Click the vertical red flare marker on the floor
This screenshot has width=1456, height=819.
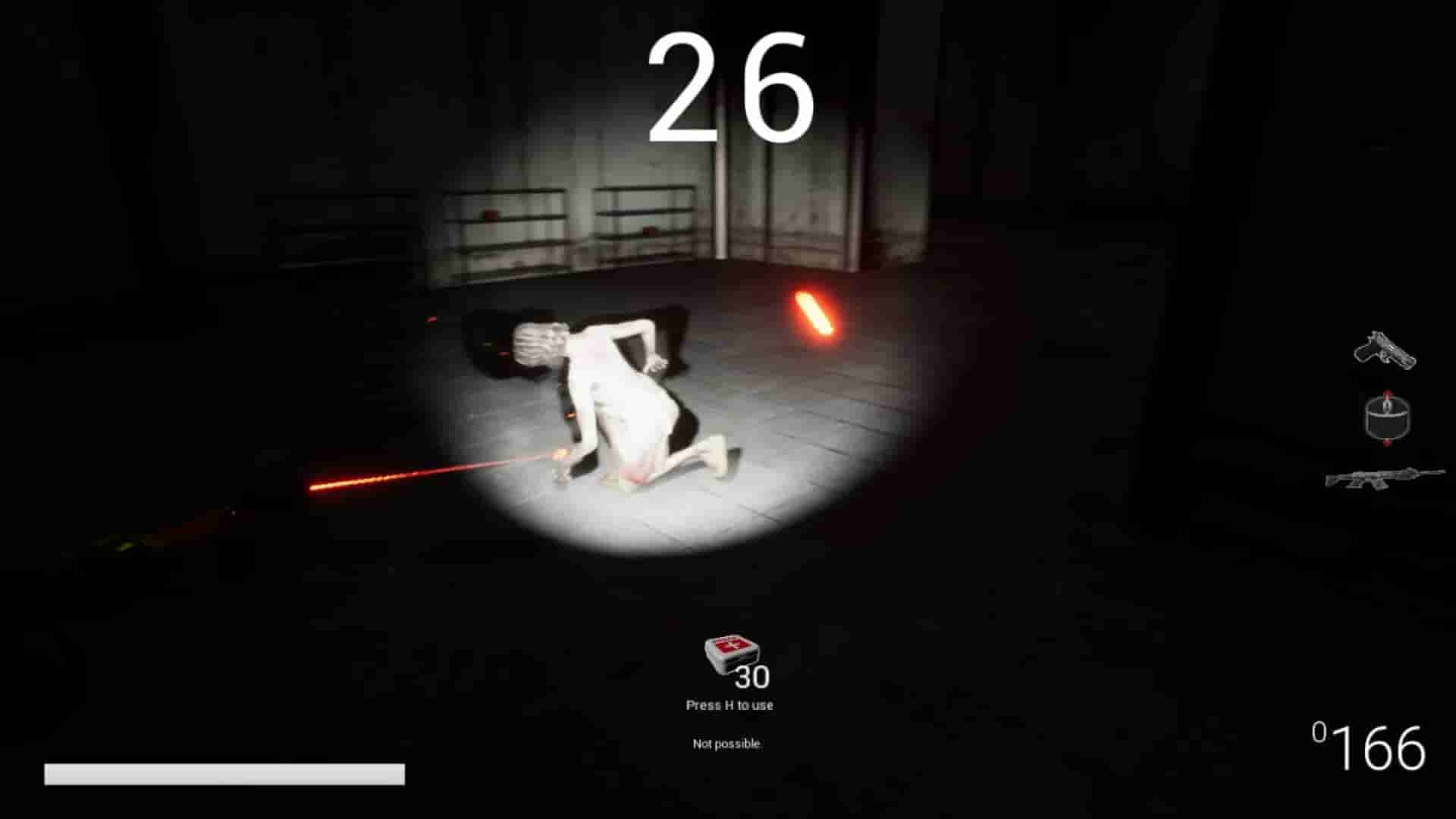pos(813,312)
